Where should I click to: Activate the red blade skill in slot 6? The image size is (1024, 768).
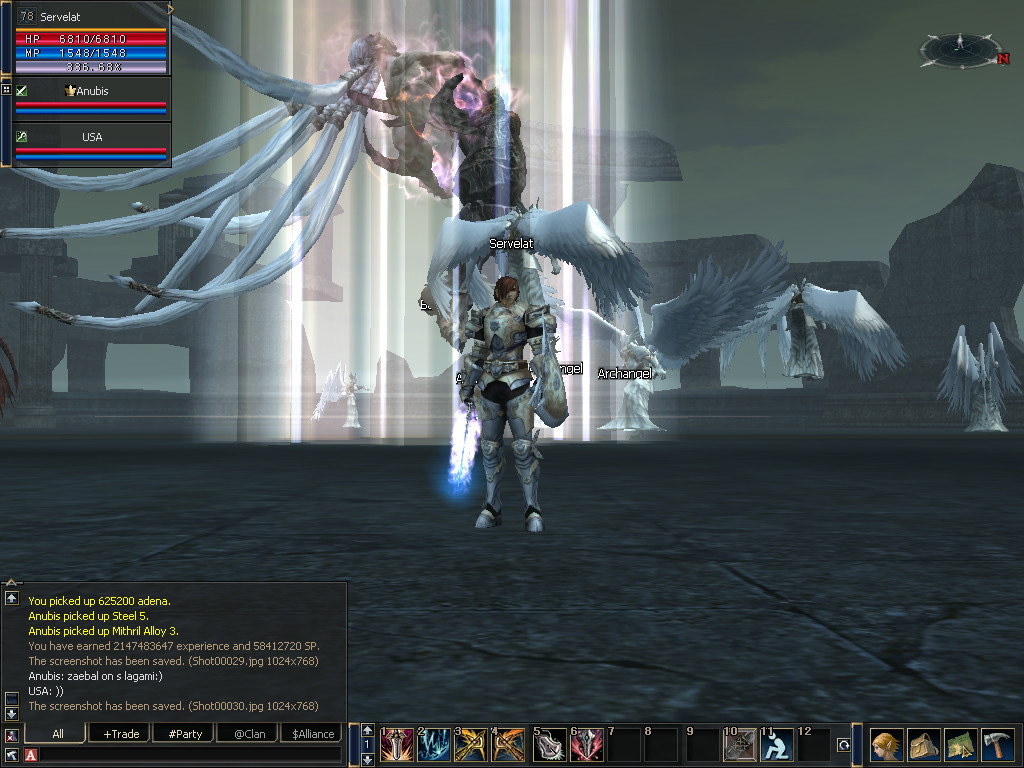587,745
